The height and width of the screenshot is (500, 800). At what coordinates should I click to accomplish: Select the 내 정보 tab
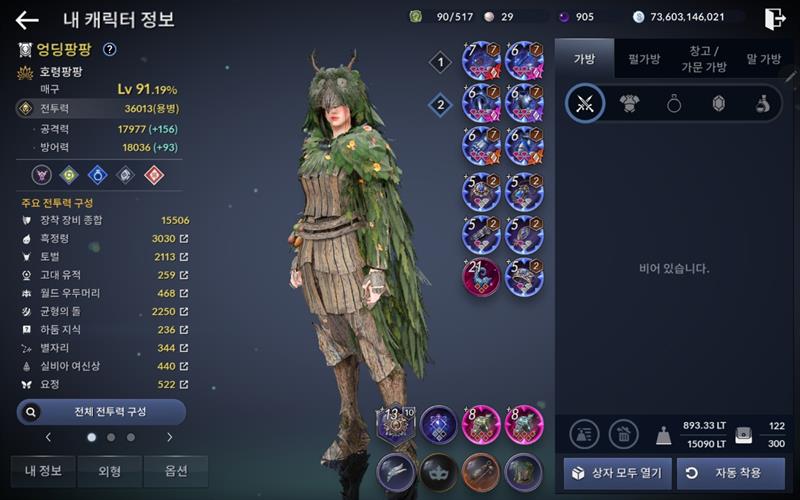click(x=43, y=471)
